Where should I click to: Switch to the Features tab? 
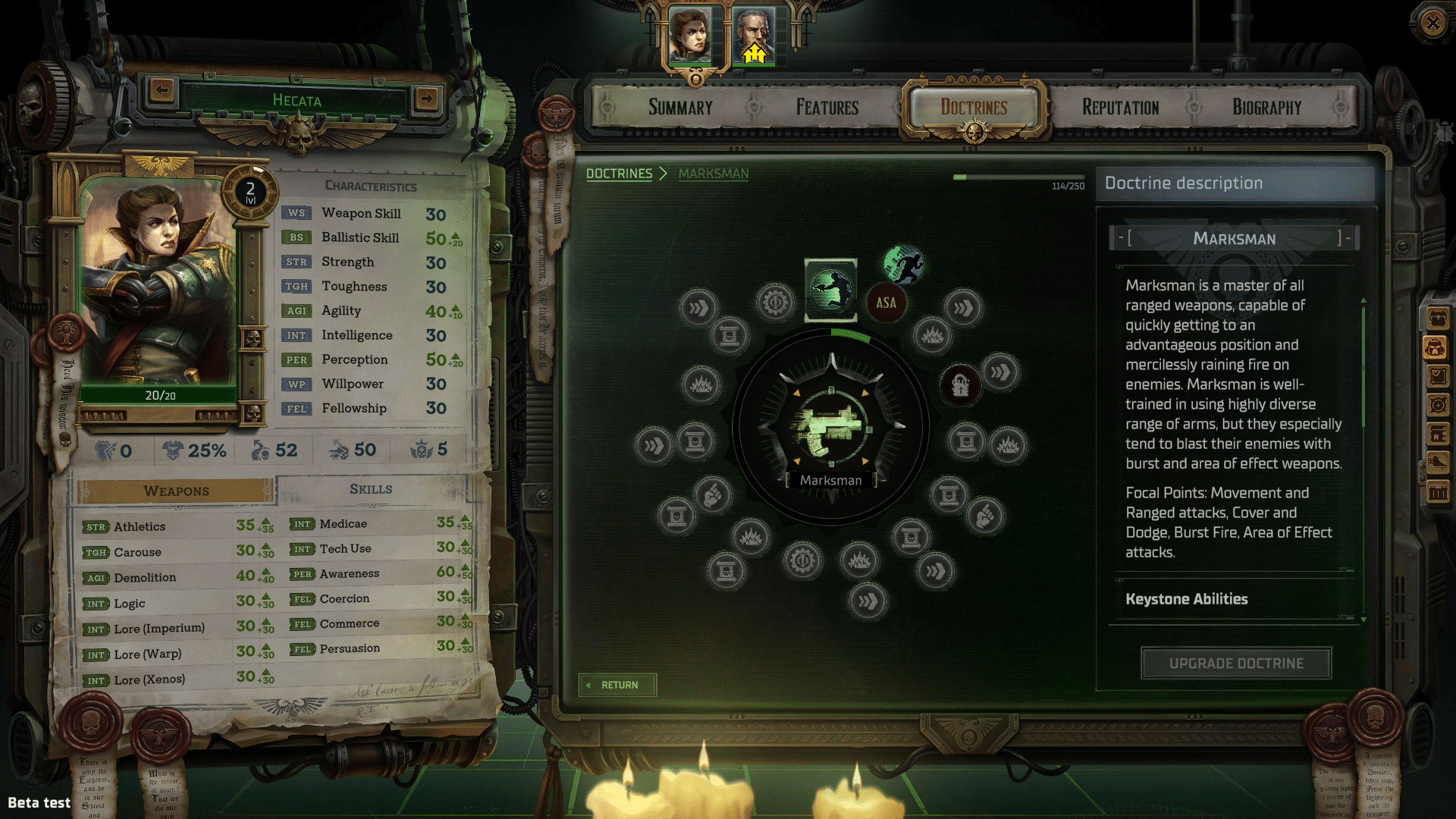point(826,107)
